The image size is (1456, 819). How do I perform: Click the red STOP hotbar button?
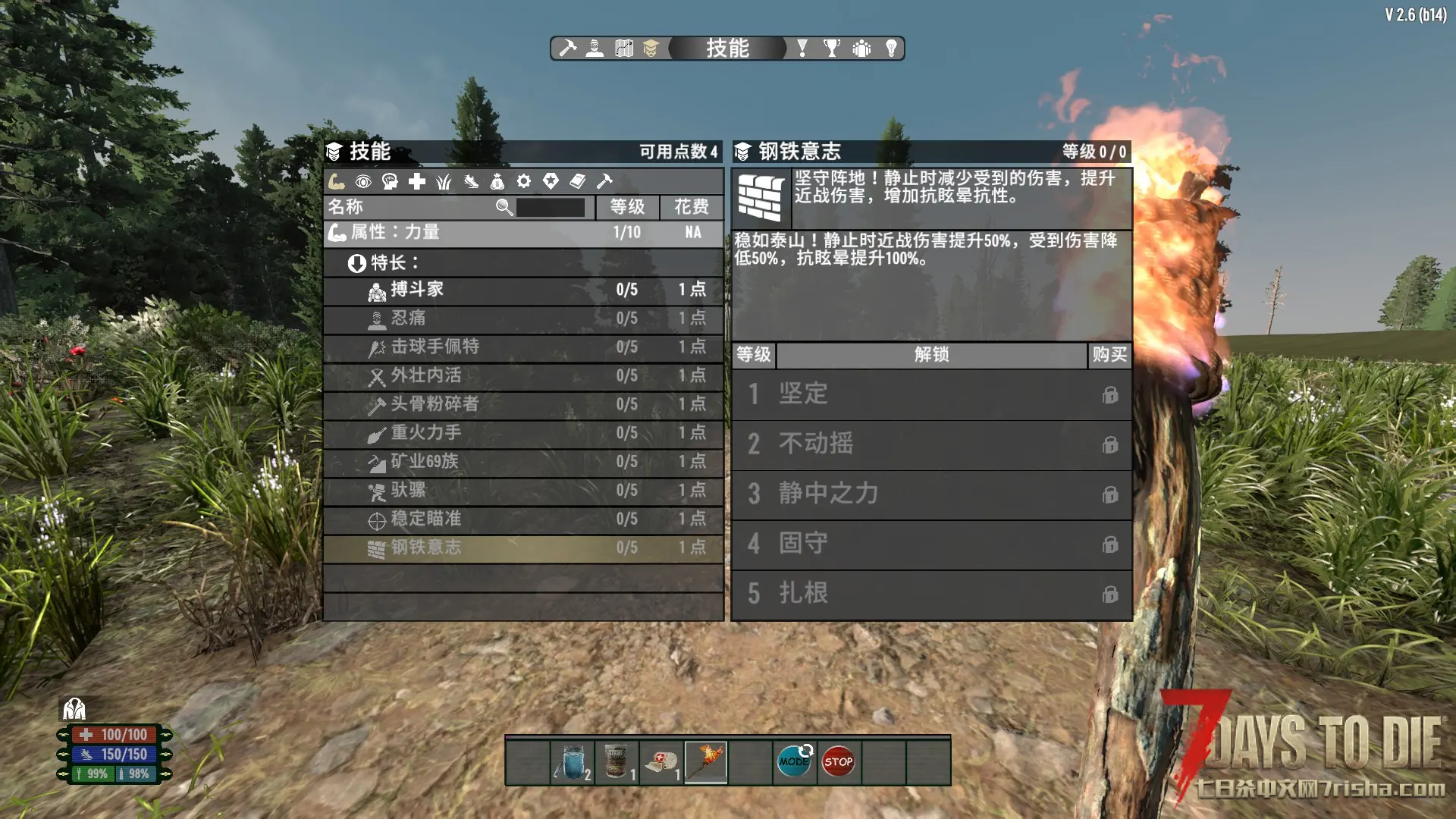pyautogui.click(x=838, y=761)
